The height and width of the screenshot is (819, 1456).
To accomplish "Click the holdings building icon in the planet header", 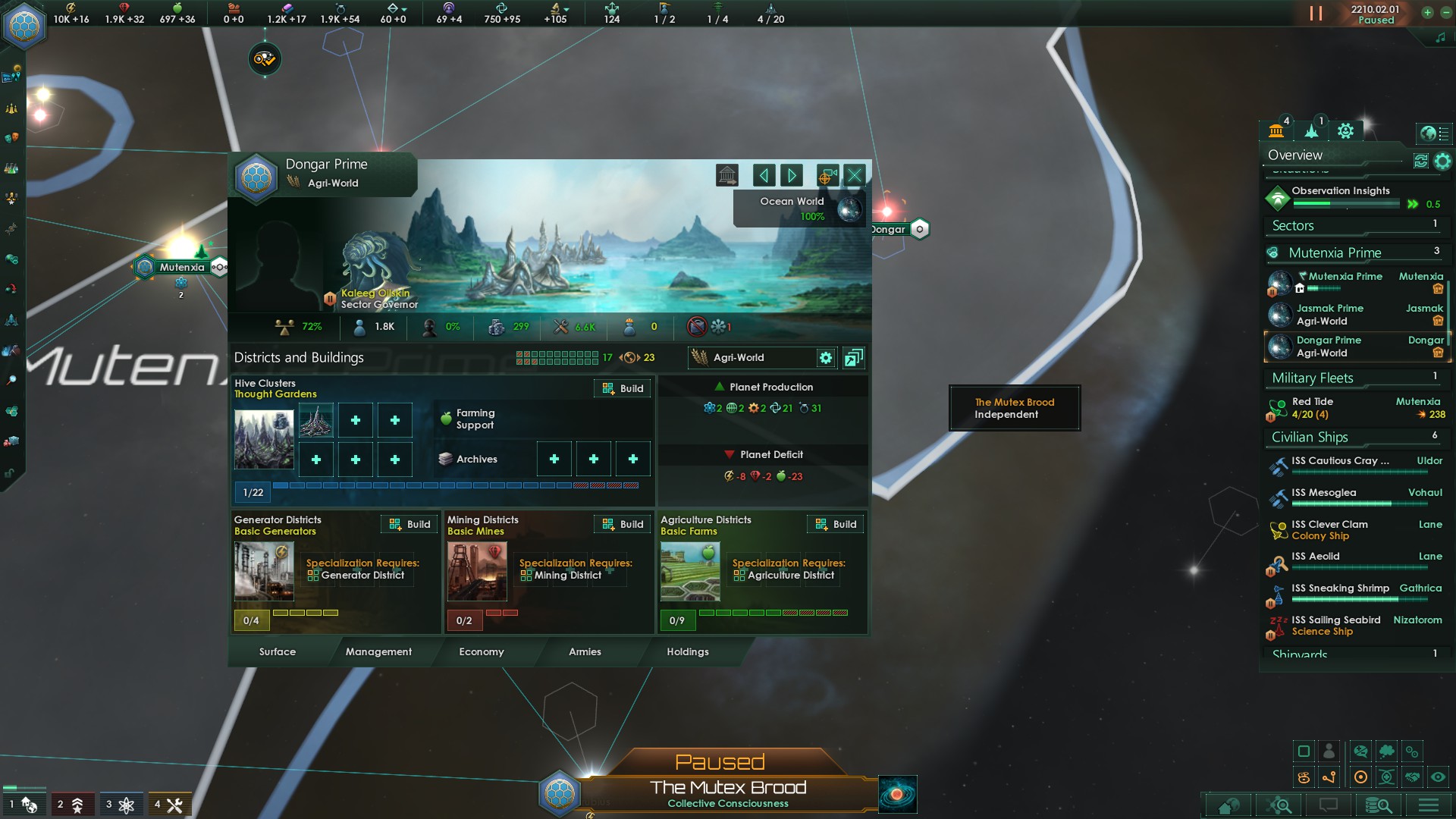I will tap(727, 175).
